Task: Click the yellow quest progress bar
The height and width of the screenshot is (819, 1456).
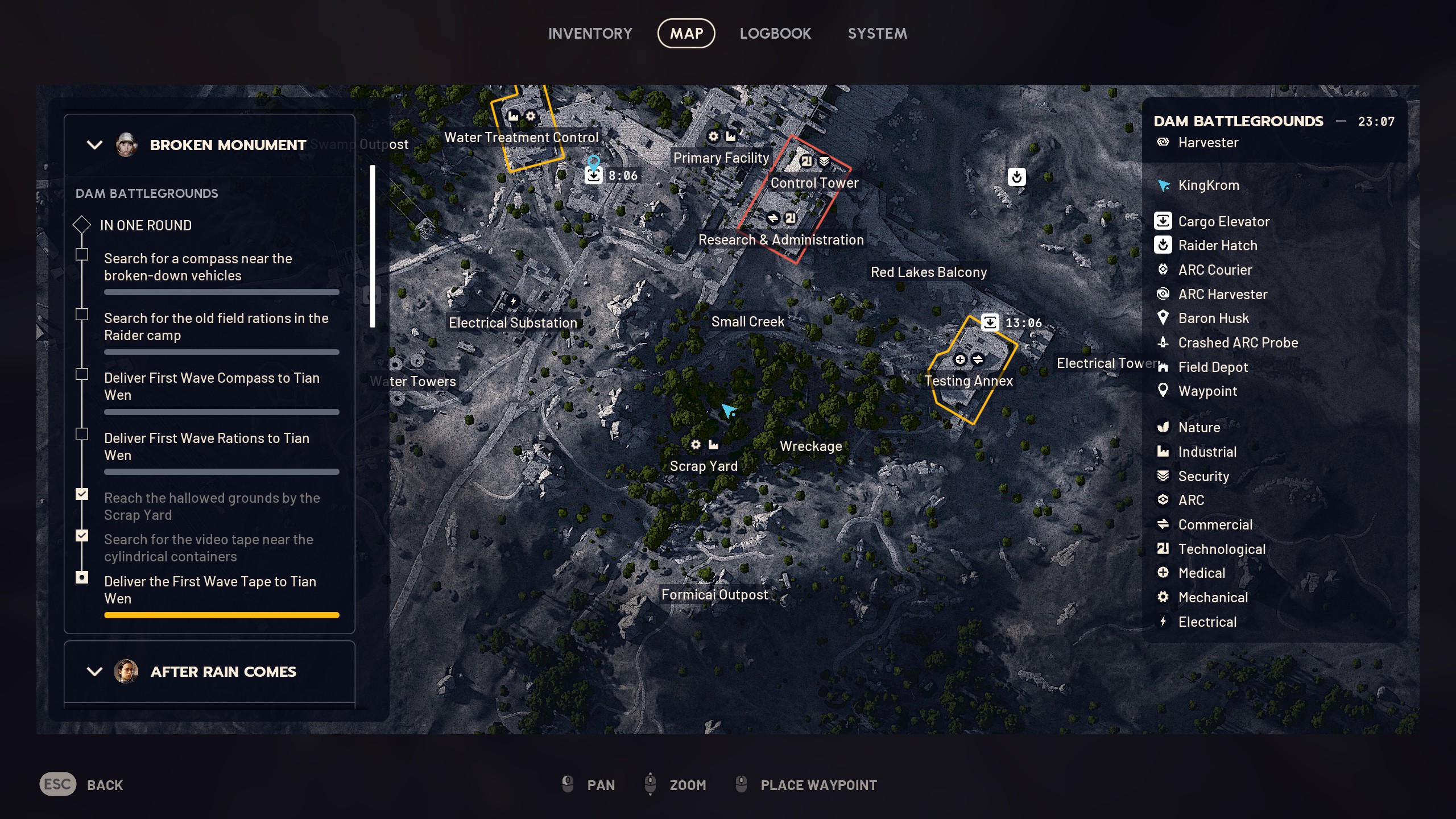Action: pos(222,615)
